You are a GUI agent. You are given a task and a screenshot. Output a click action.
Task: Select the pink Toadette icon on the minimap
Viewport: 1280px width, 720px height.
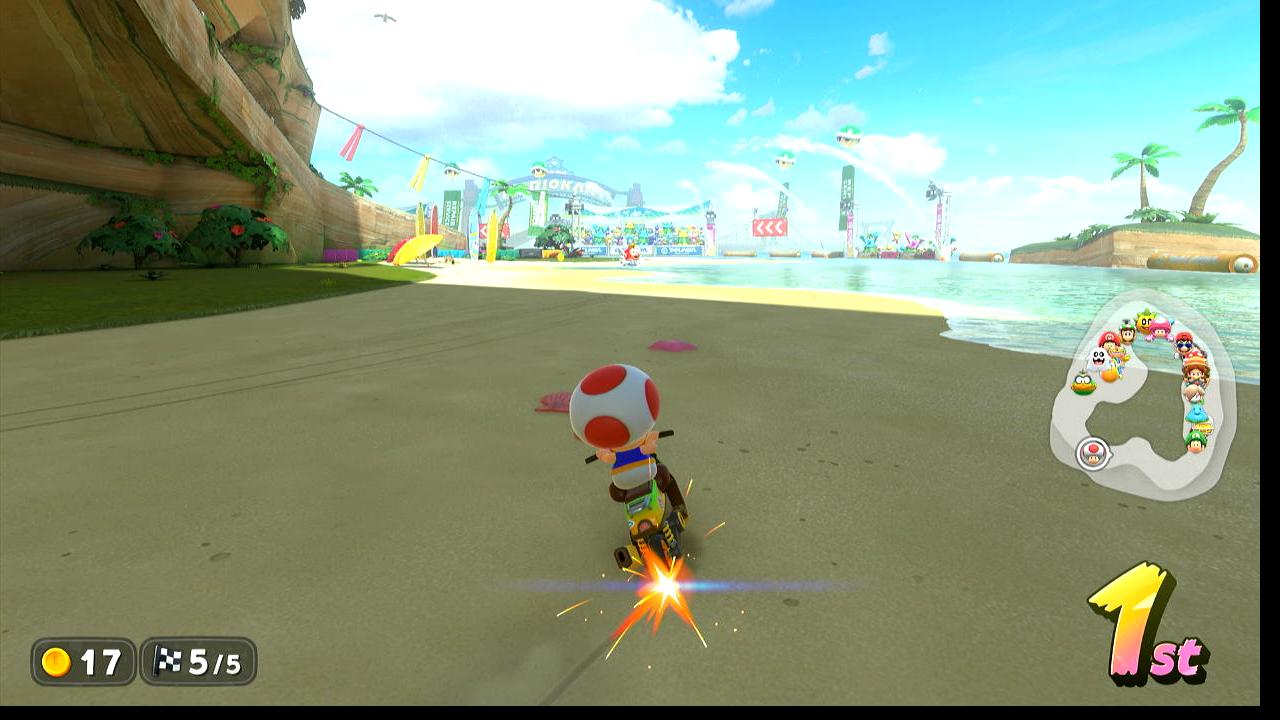point(1160,328)
